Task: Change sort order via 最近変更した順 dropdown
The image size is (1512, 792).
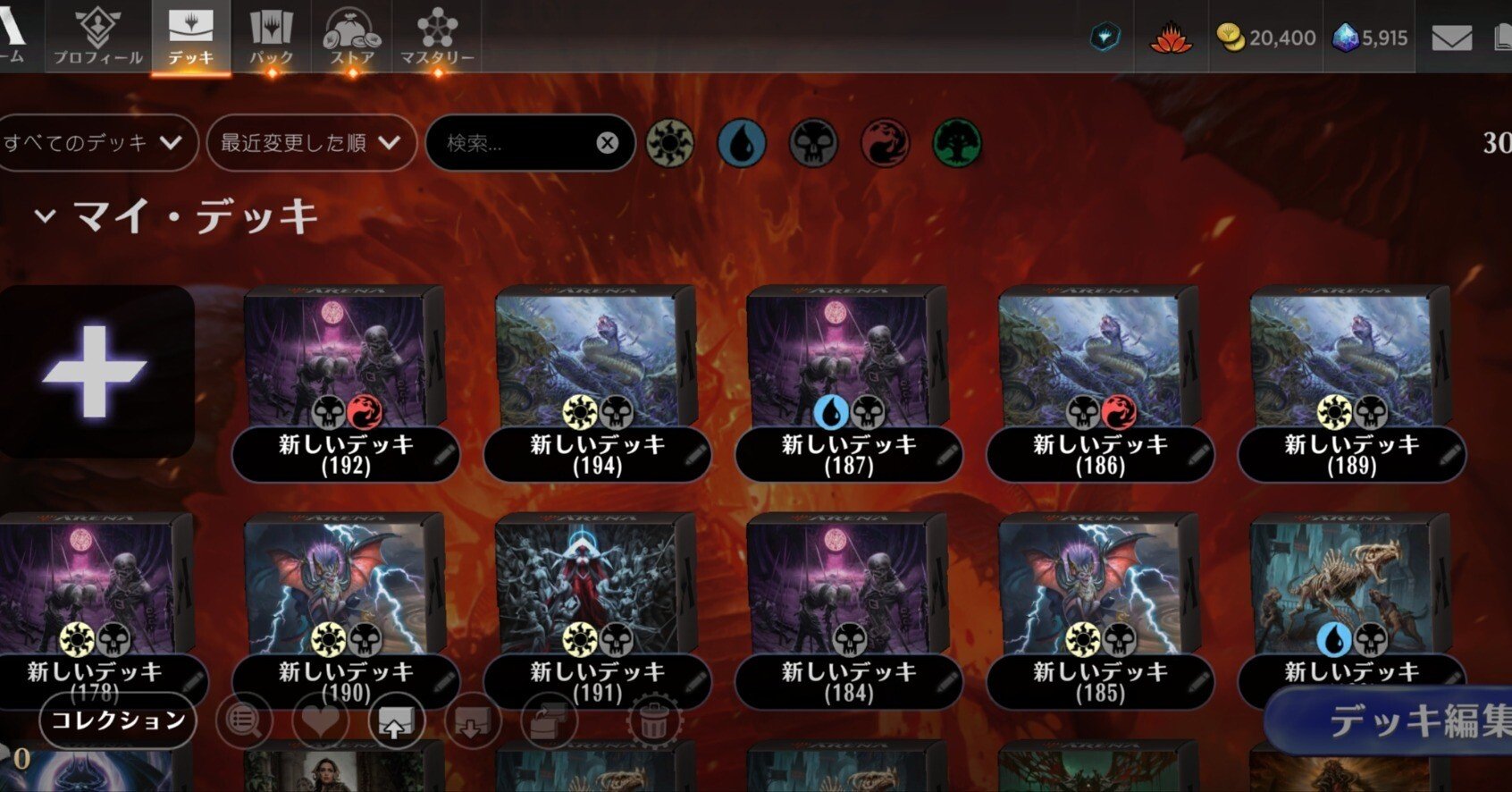Action: coord(310,143)
